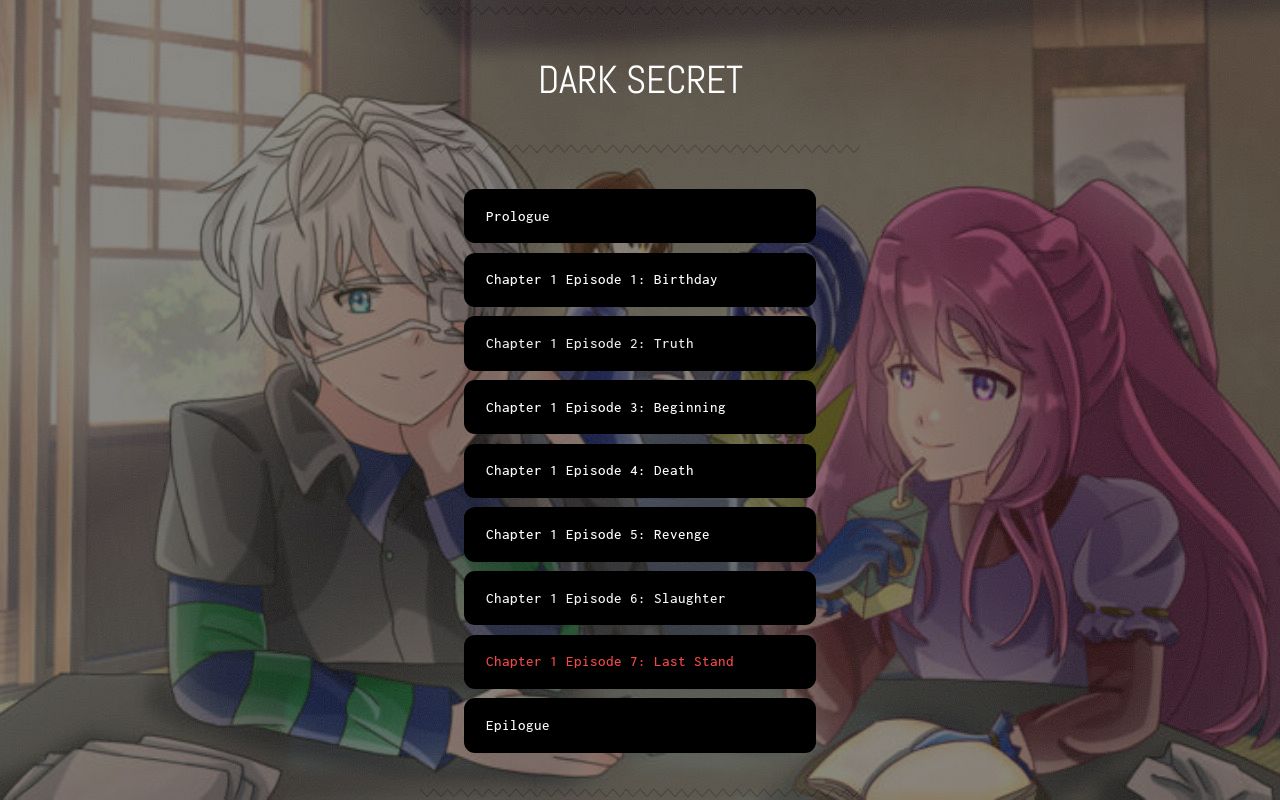Image resolution: width=1280 pixels, height=800 pixels.
Task: Click the DARK SECRET title heading
Action: click(640, 80)
